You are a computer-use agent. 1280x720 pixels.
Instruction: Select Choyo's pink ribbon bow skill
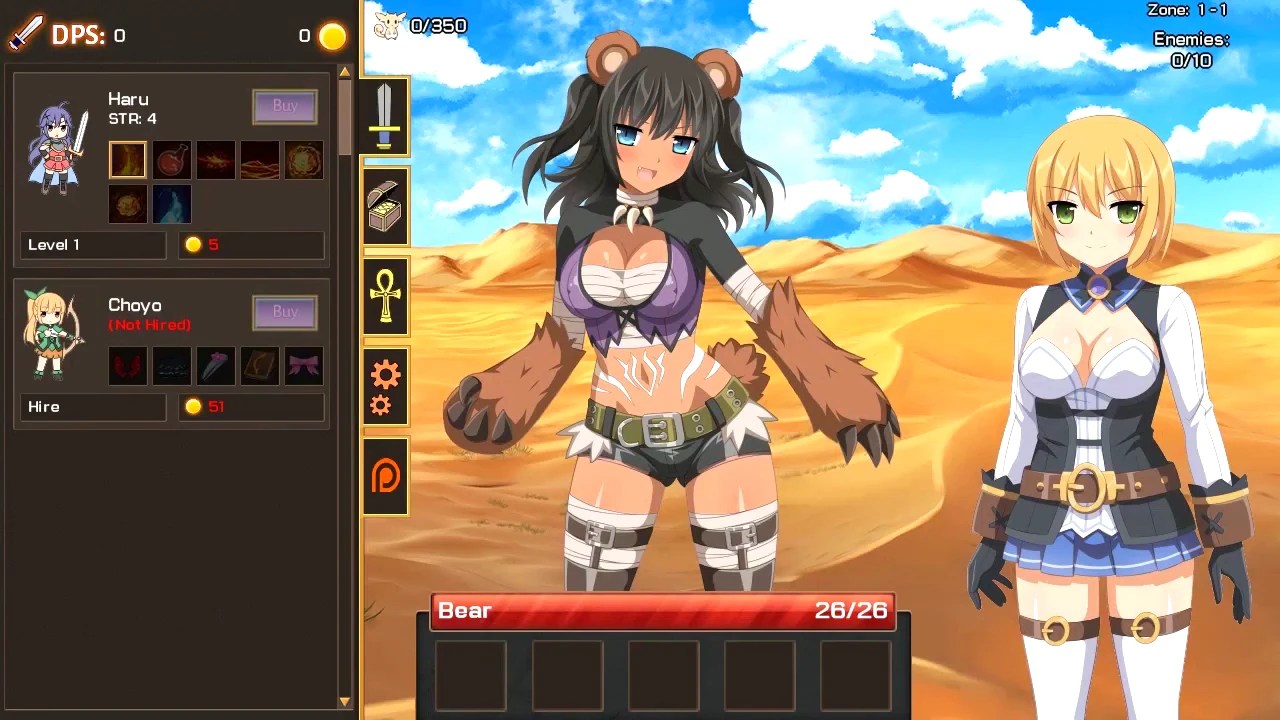tap(304, 366)
